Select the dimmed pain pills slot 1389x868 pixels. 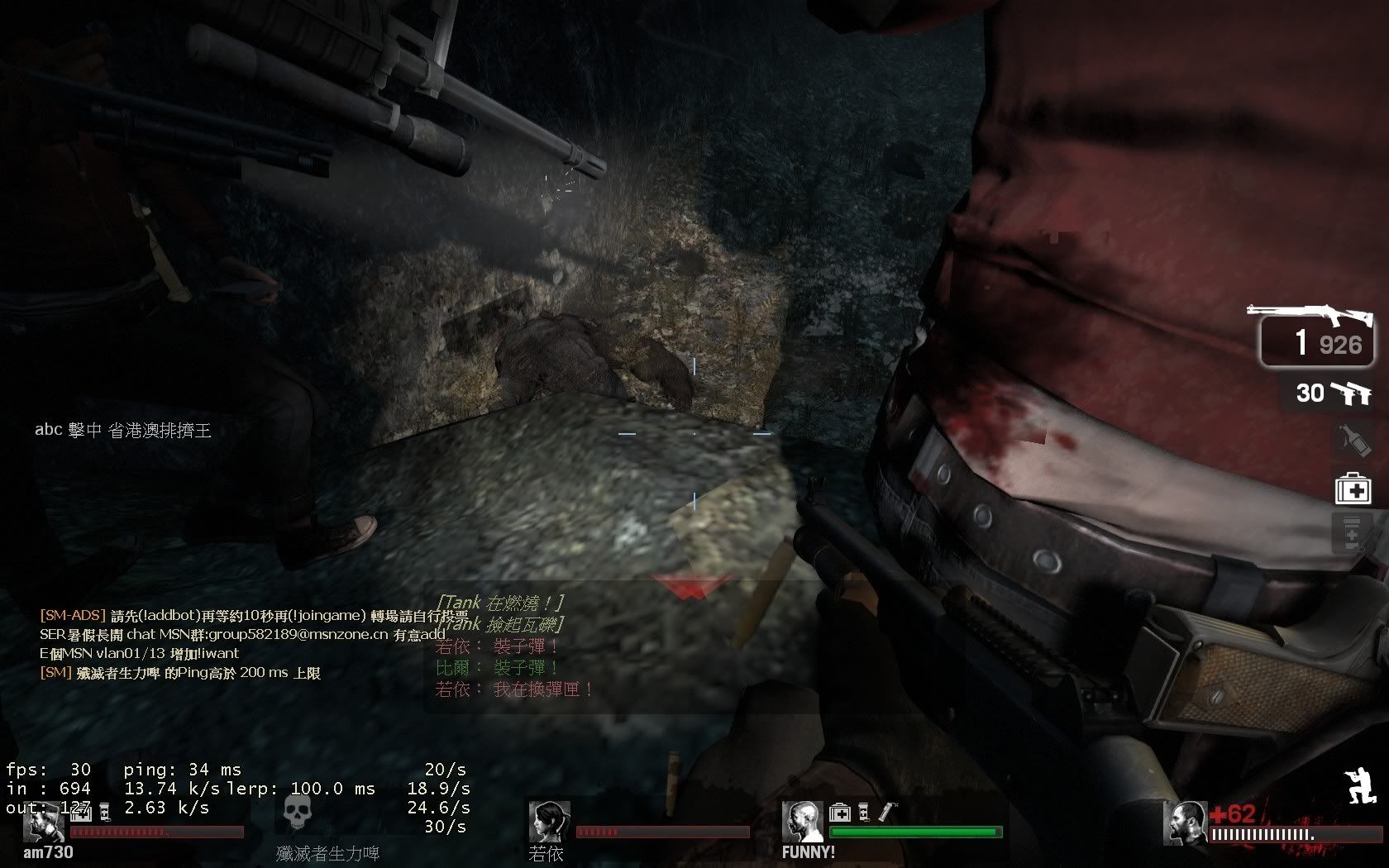[x=1352, y=533]
